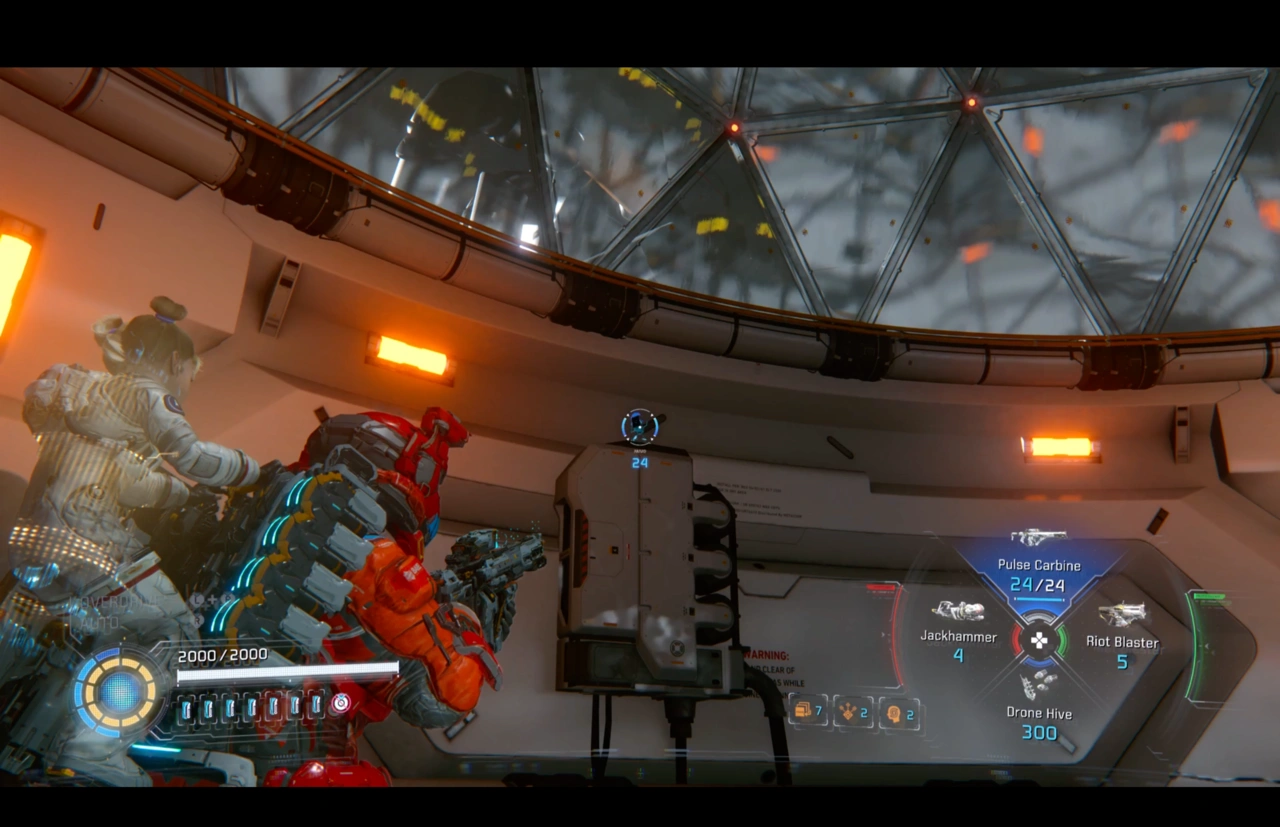The image size is (1280, 827).
Task: Select the orange node-diamond resource icon
Action: coord(850,712)
